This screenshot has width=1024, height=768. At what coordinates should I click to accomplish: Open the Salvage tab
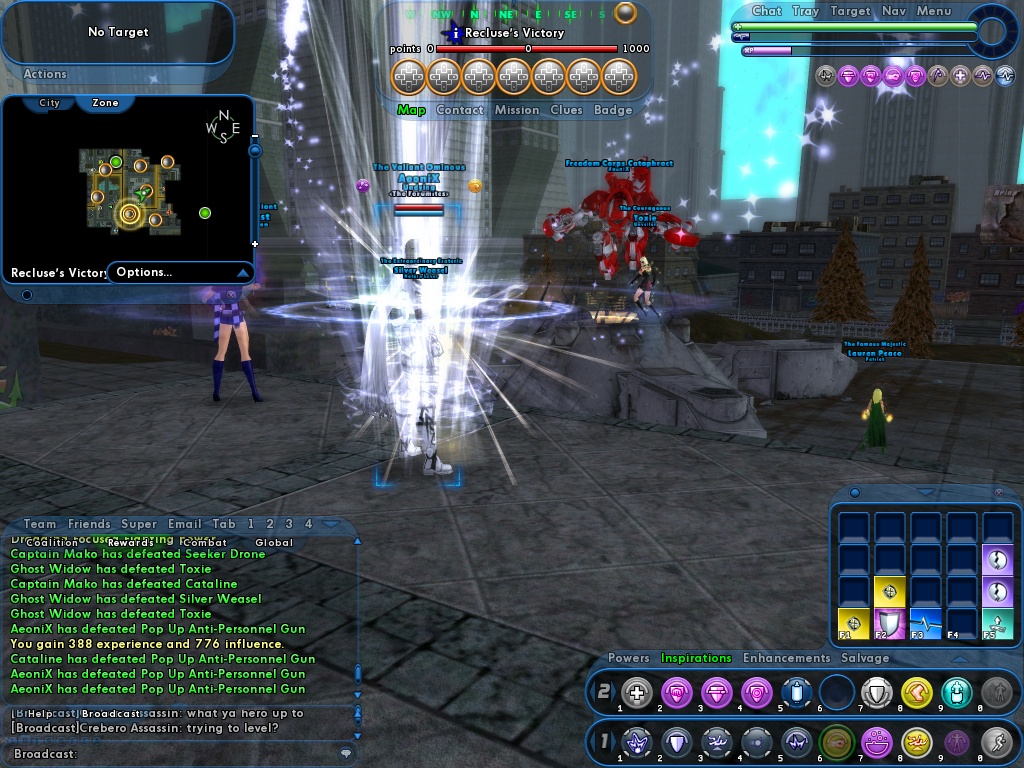point(865,658)
